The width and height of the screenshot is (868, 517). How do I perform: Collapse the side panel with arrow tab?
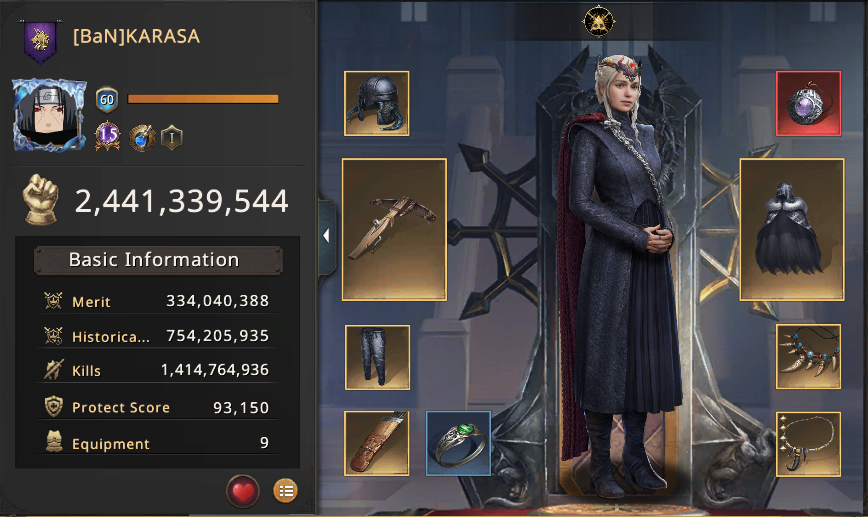point(326,236)
